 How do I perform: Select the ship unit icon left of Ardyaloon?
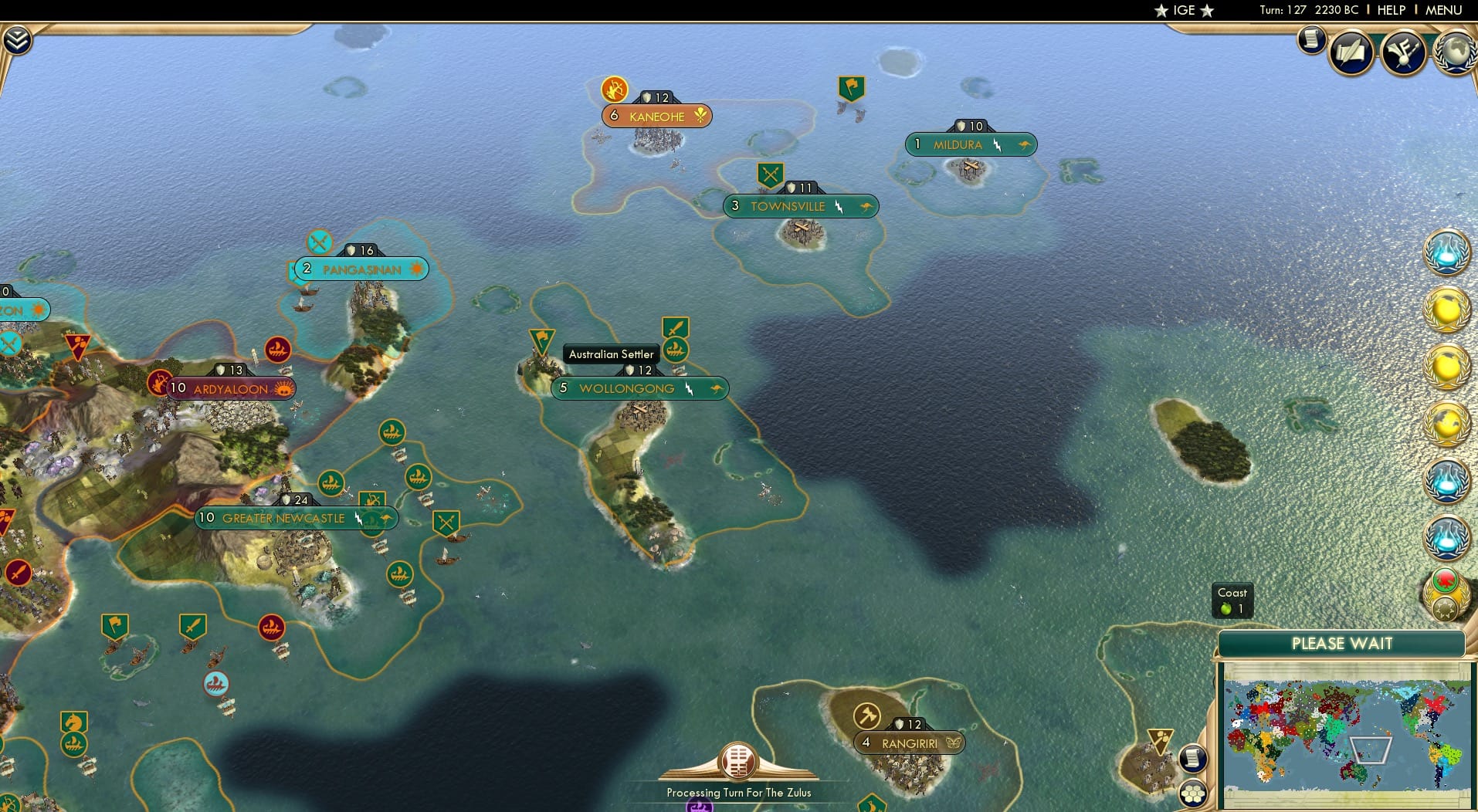pos(276,349)
